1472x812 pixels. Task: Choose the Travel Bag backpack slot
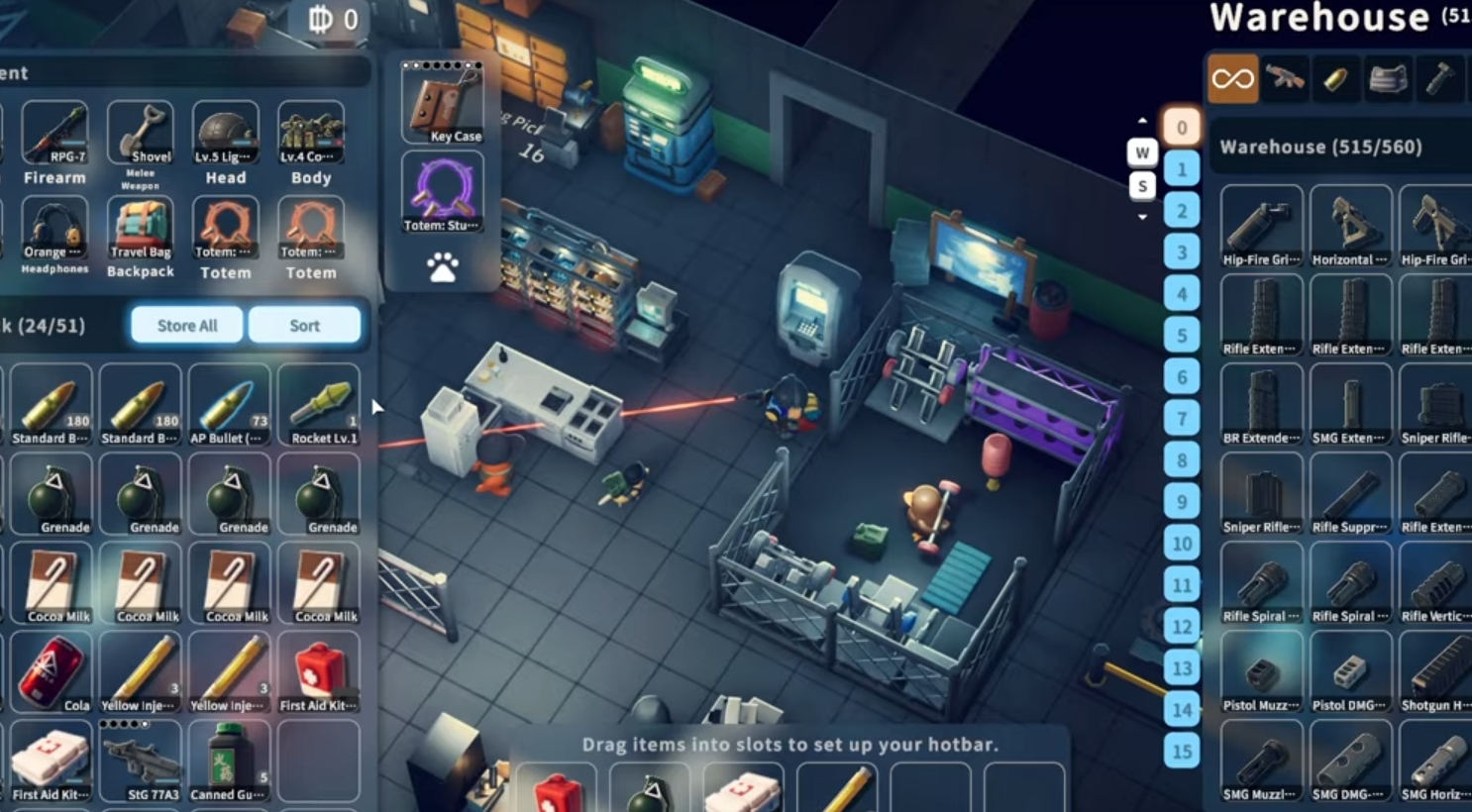141,229
